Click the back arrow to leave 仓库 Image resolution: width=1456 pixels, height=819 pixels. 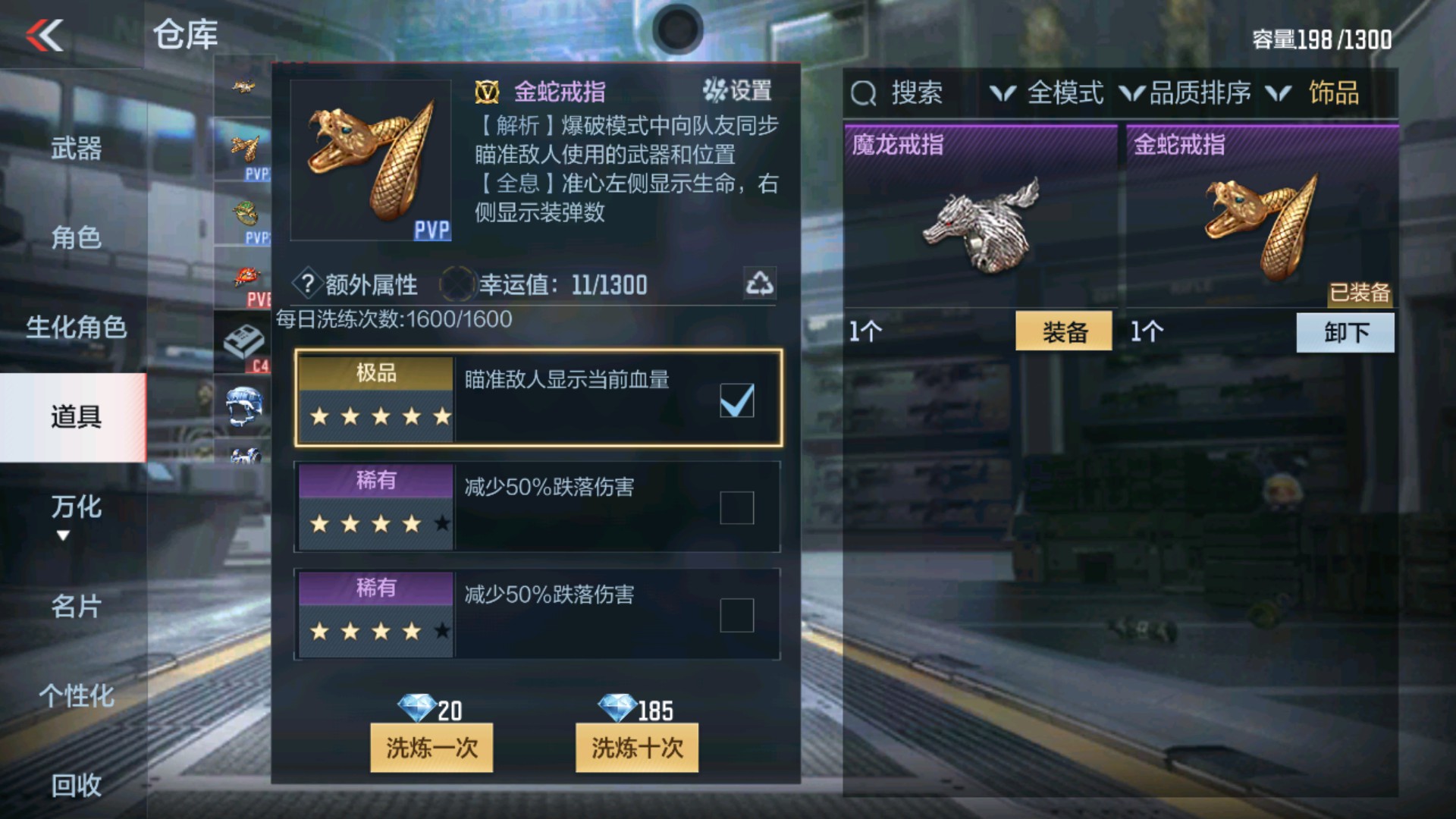point(45,34)
